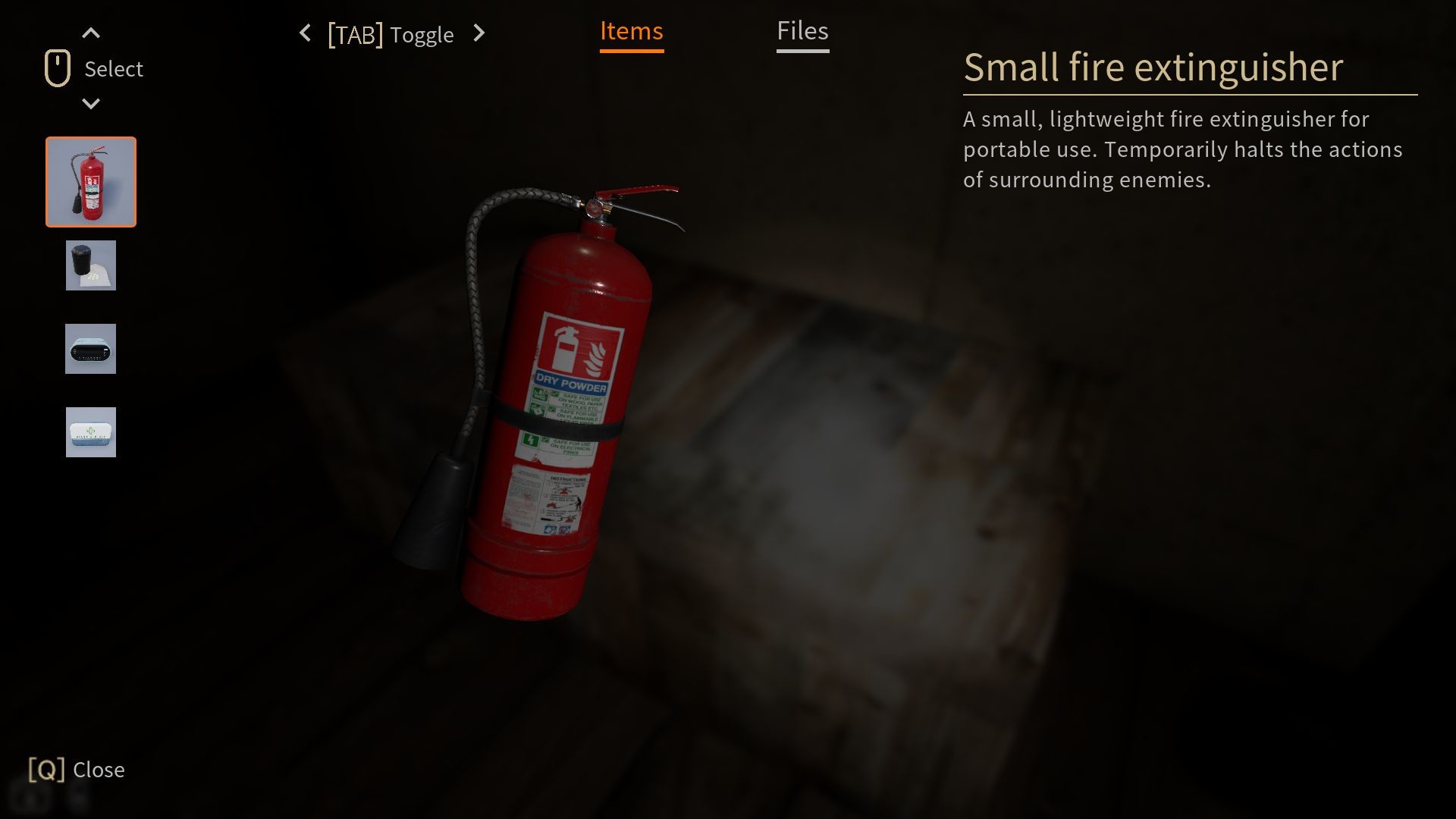The image size is (1456, 819).
Task: Select the fire extinguisher thumbnail
Action: (x=91, y=182)
